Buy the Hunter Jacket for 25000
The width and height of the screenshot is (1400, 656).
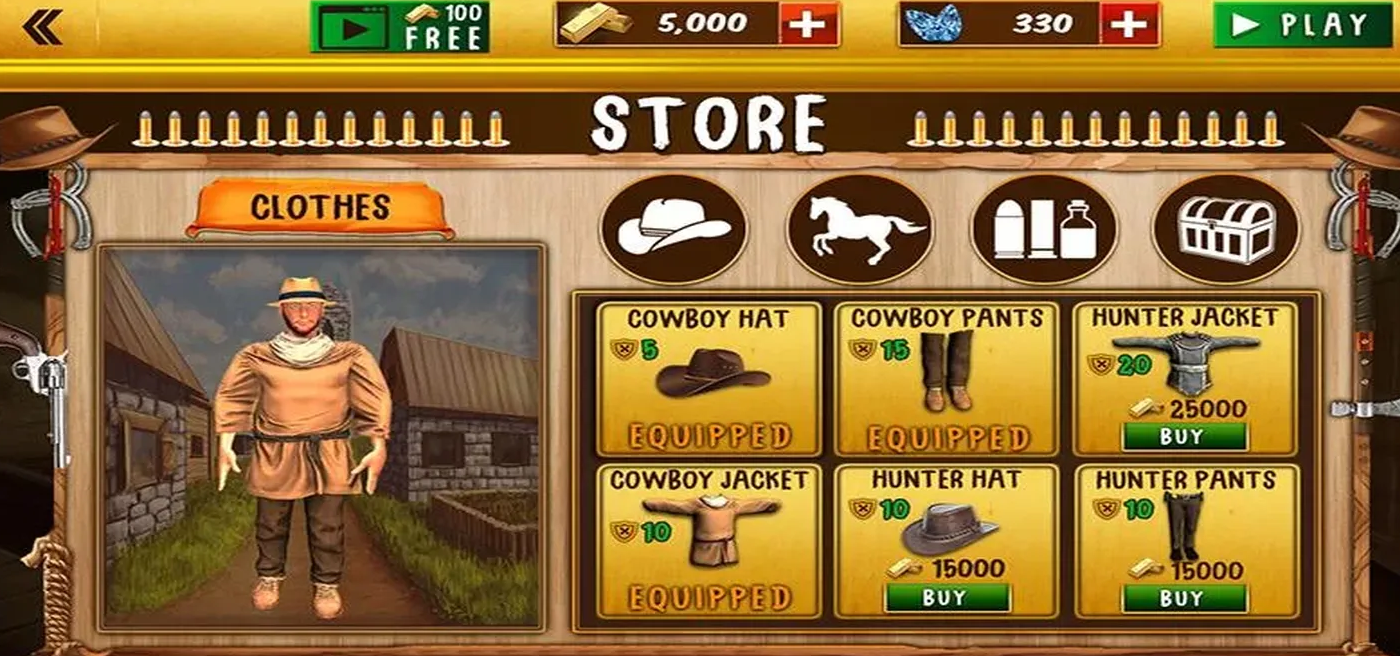(x=1184, y=437)
